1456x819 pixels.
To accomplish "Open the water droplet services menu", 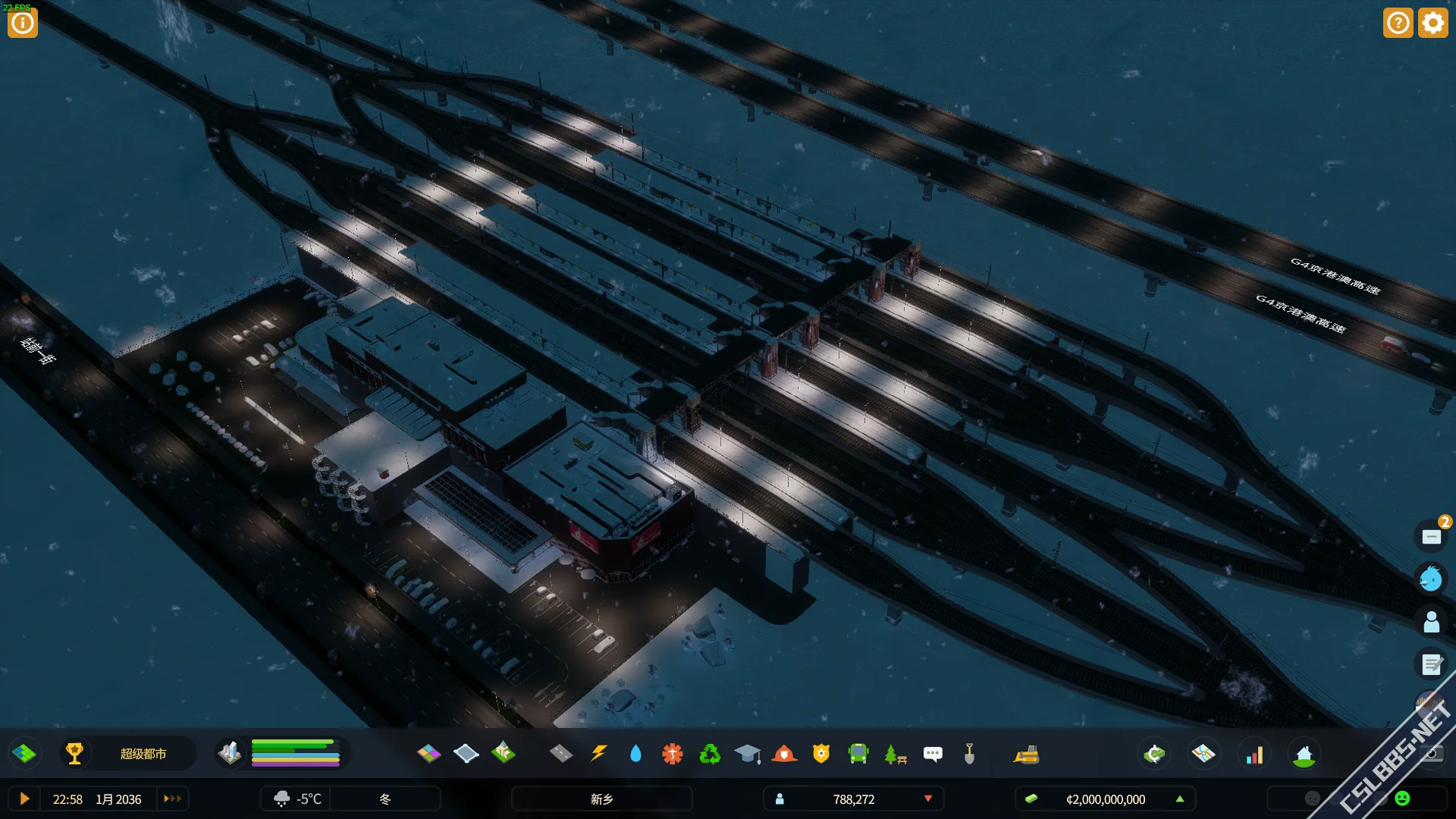I will (635, 754).
